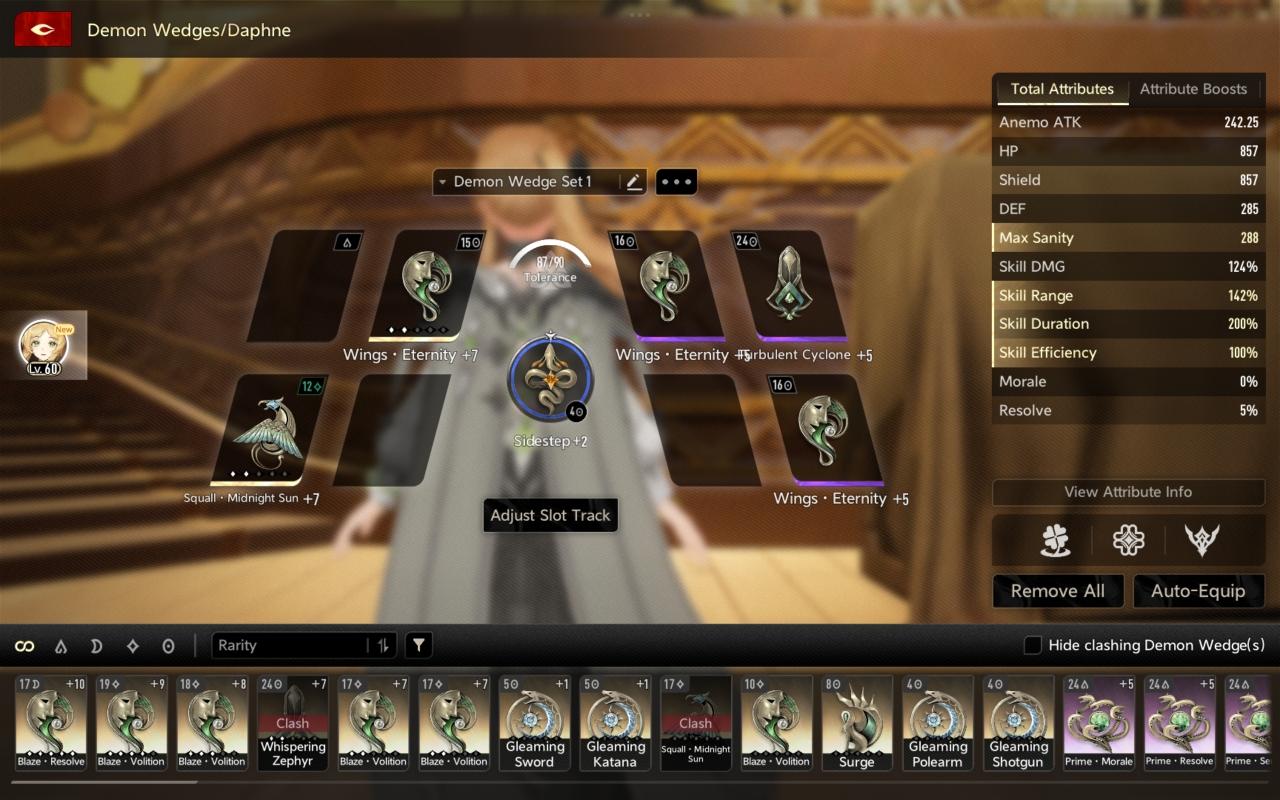Open View Attribute Info

(x=1128, y=492)
